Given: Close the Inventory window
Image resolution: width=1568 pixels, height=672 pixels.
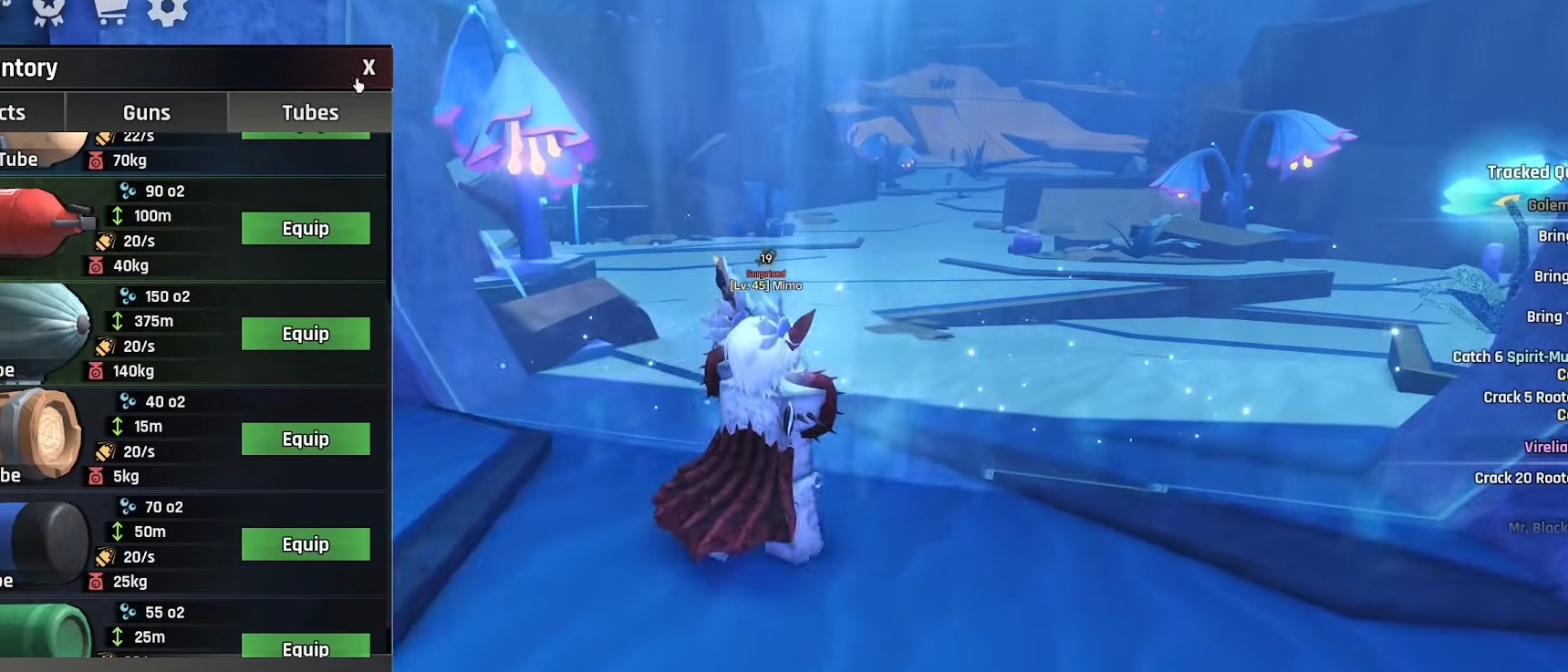Looking at the screenshot, I should click(x=369, y=67).
